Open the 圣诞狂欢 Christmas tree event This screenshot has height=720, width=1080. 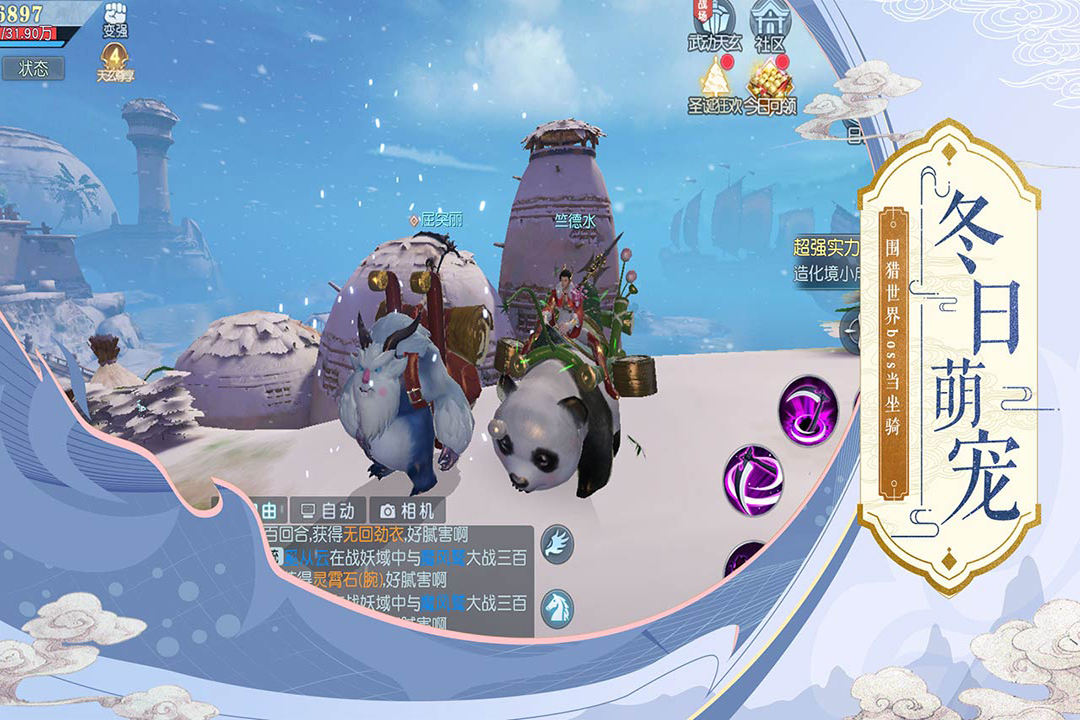tap(714, 85)
